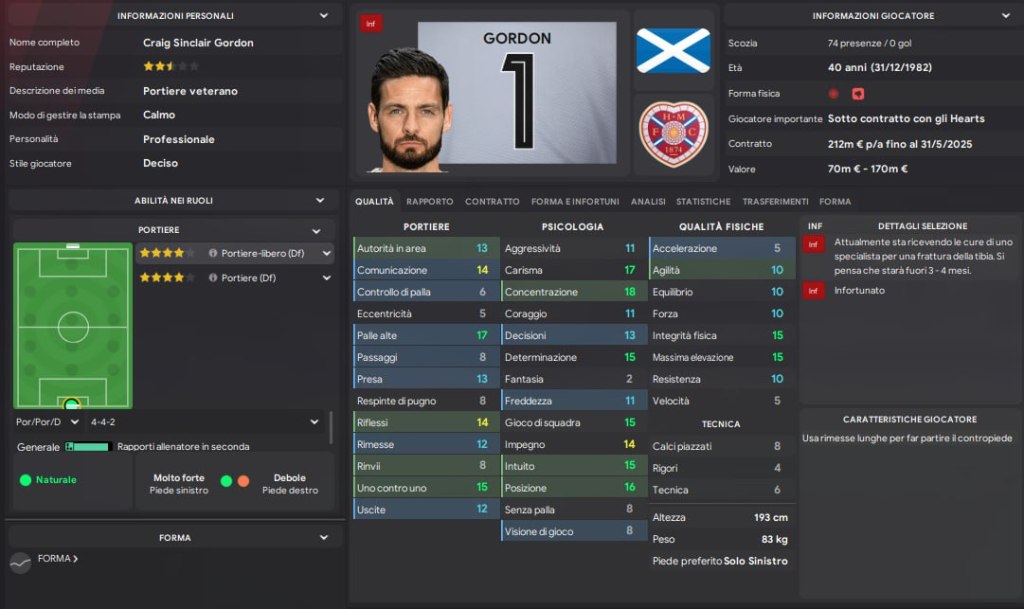Click the Scotland flag
Viewport: 1024px width, 609px height.
pyautogui.click(x=673, y=50)
